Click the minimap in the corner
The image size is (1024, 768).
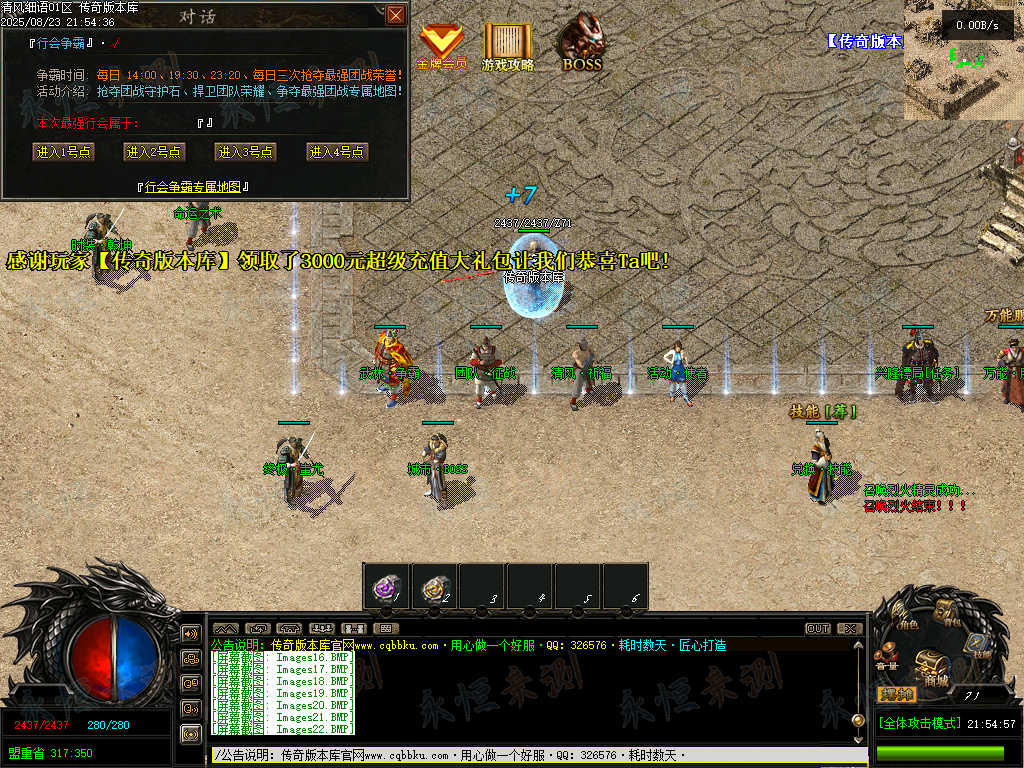(963, 60)
